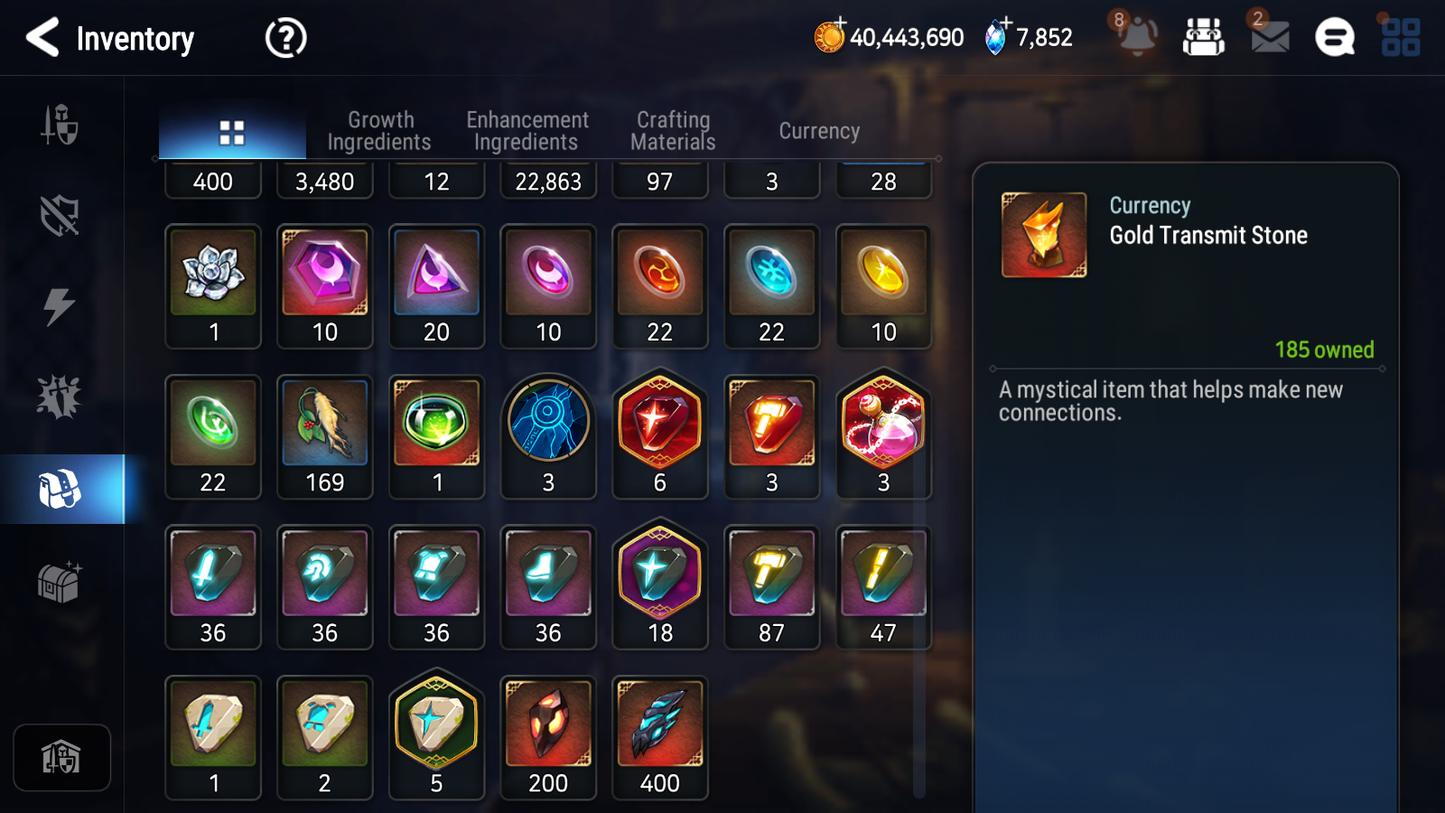Open the sword and shield equipment category

click(60, 126)
